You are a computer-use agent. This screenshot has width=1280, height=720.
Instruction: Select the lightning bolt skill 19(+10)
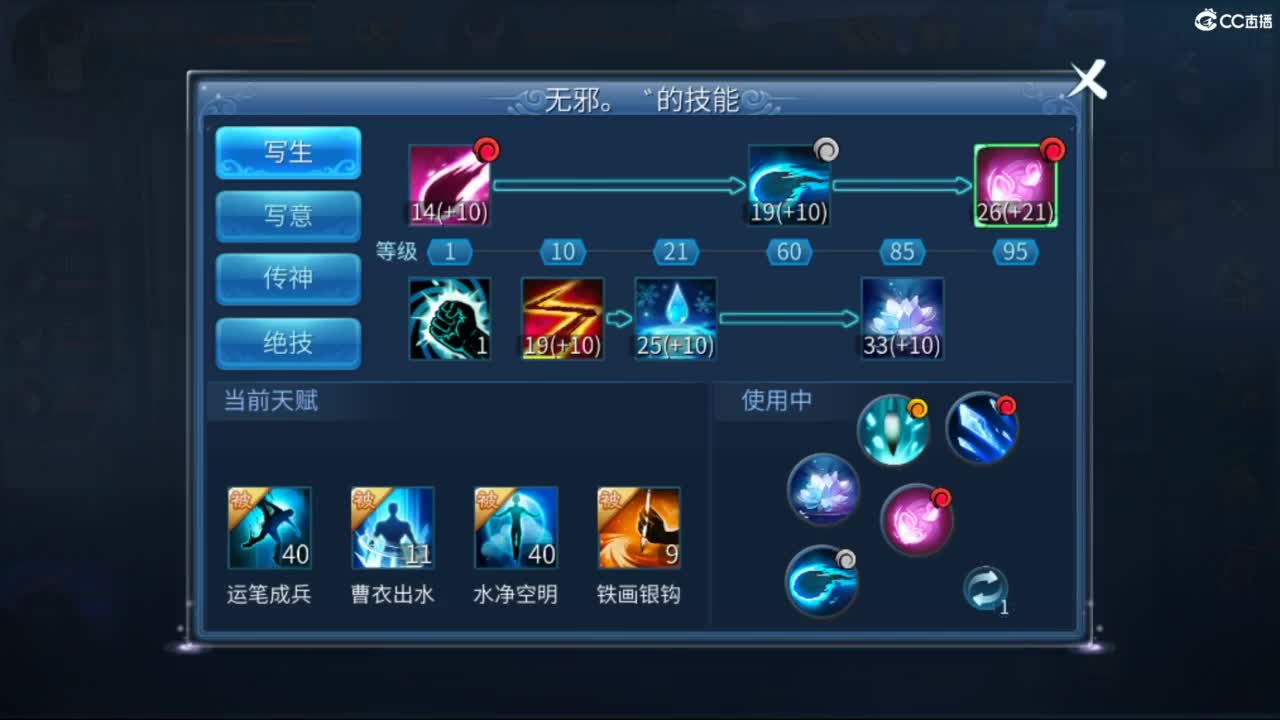[561, 317]
